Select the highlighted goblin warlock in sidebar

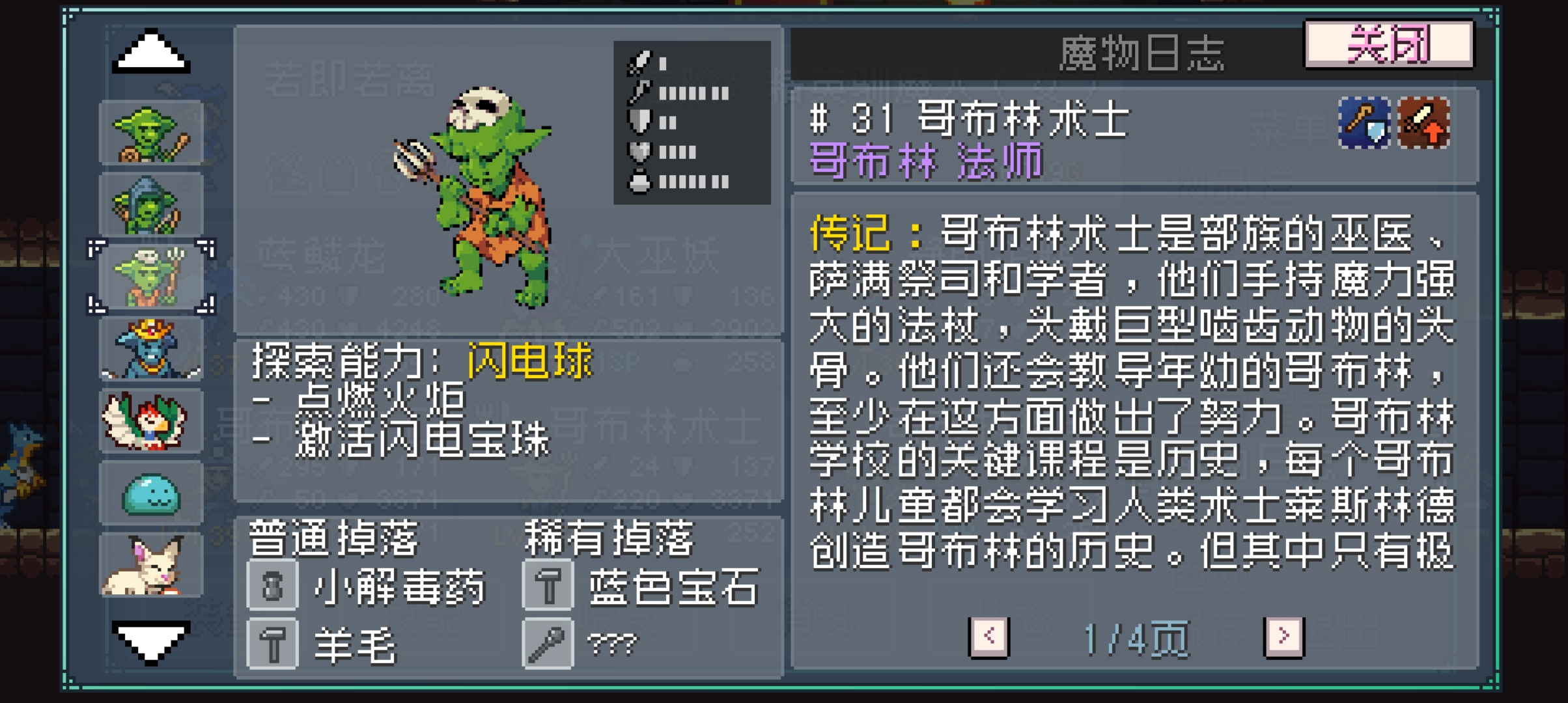coord(151,277)
